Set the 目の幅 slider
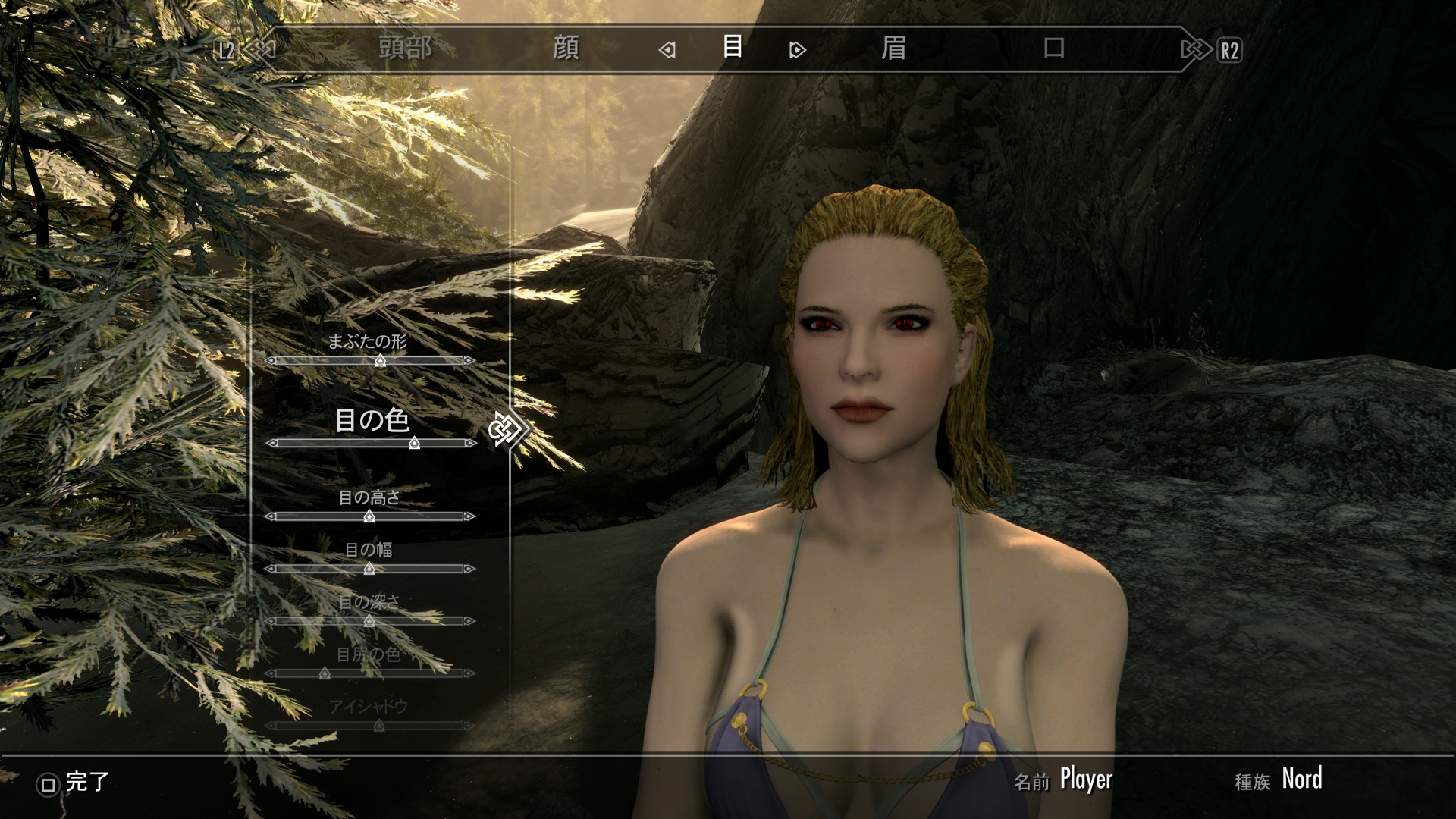 [369, 569]
